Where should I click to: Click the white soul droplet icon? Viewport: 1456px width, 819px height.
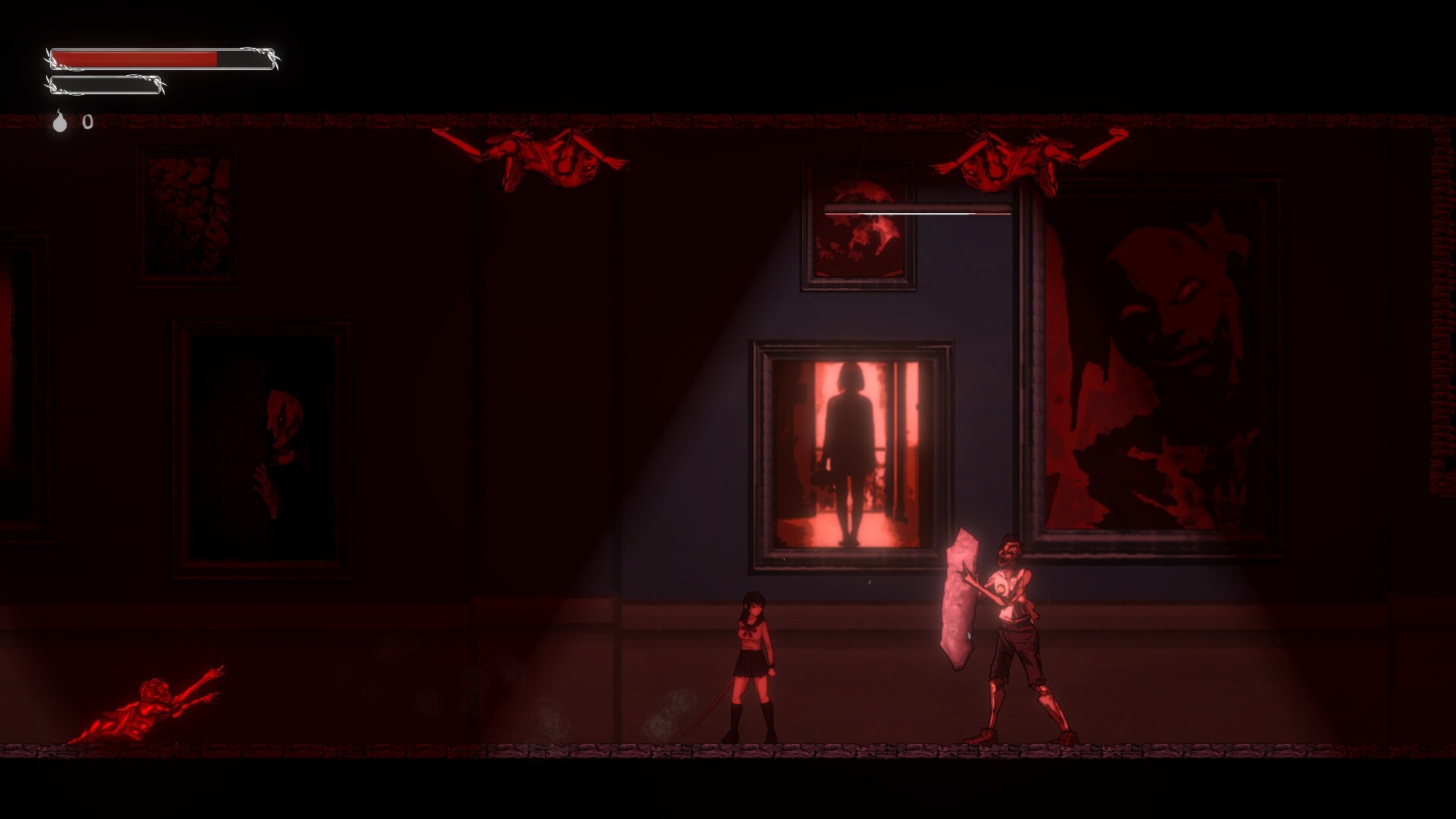[x=60, y=122]
